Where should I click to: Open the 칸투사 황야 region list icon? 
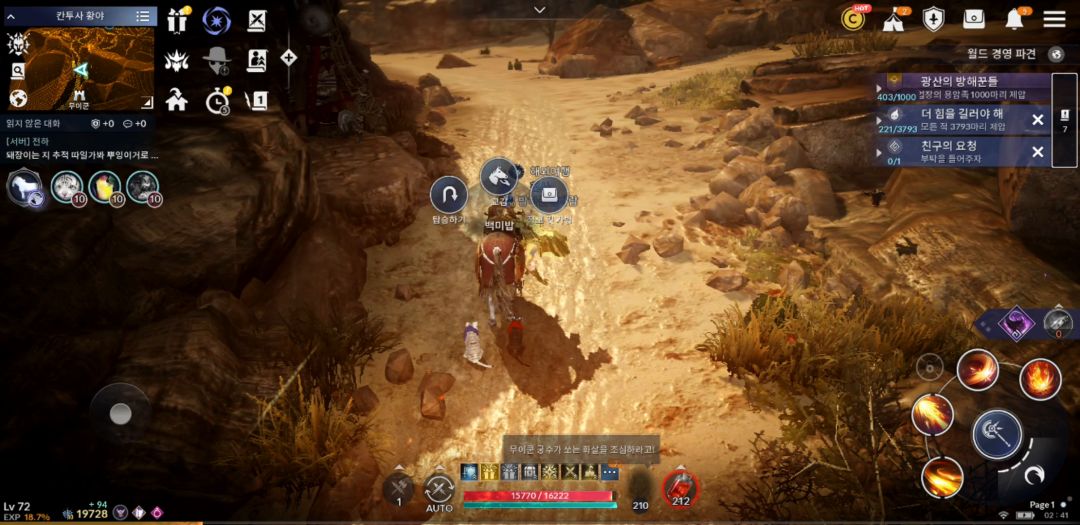tap(143, 16)
